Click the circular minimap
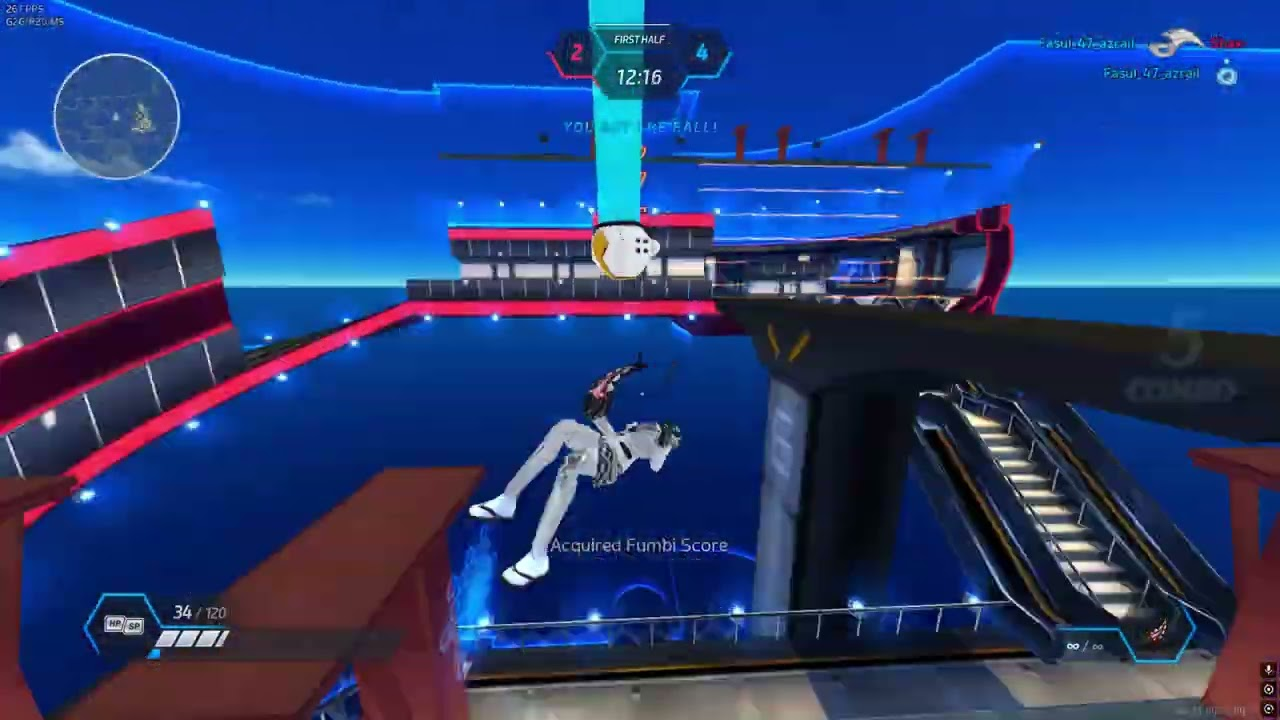This screenshot has width=1280, height=720. click(x=117, y=117)
